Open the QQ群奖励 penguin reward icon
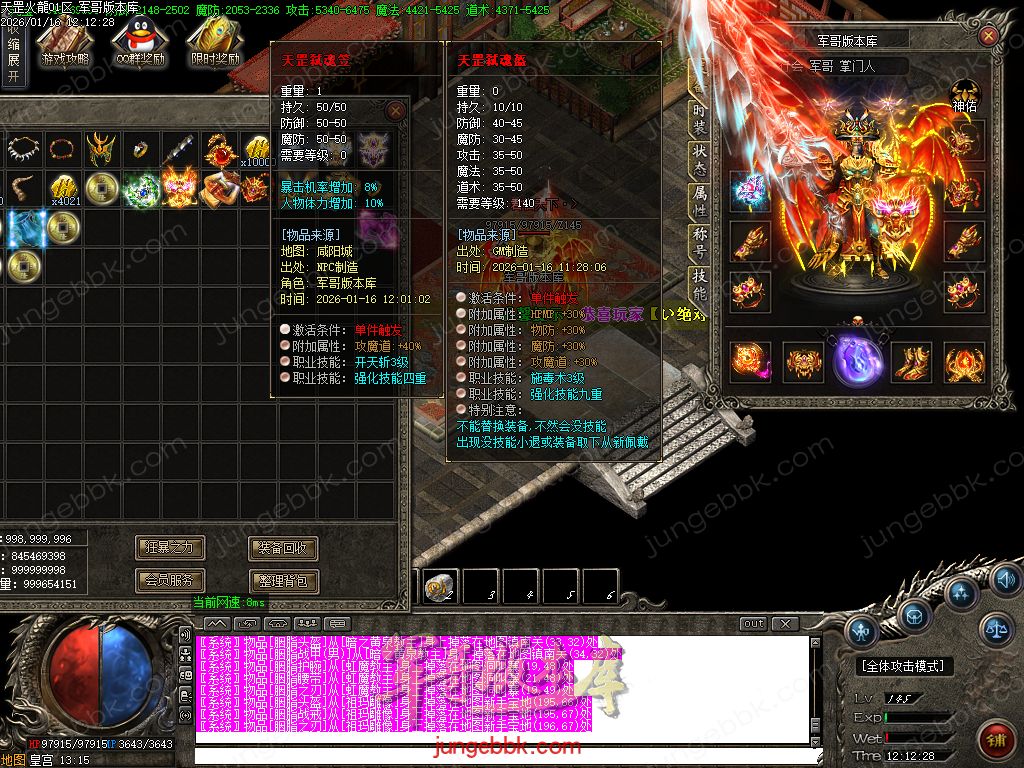The height and width of the screenshot is (768, 1024). 139,42
